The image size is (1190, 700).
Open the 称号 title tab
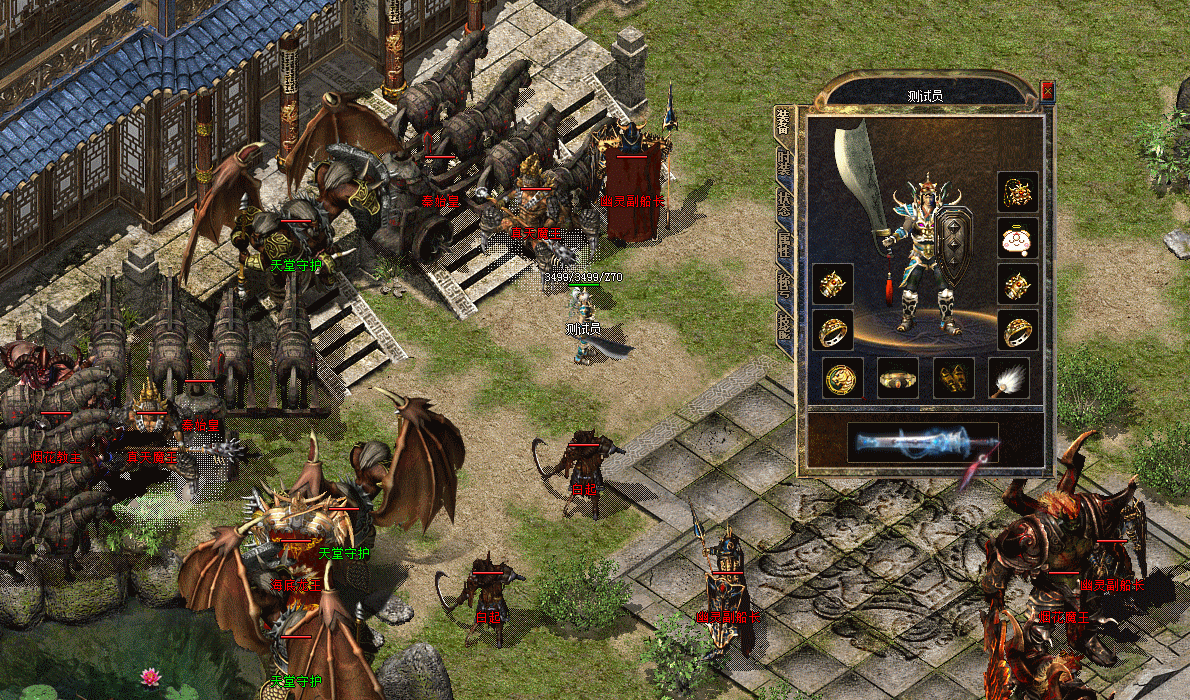click(784, 286)
